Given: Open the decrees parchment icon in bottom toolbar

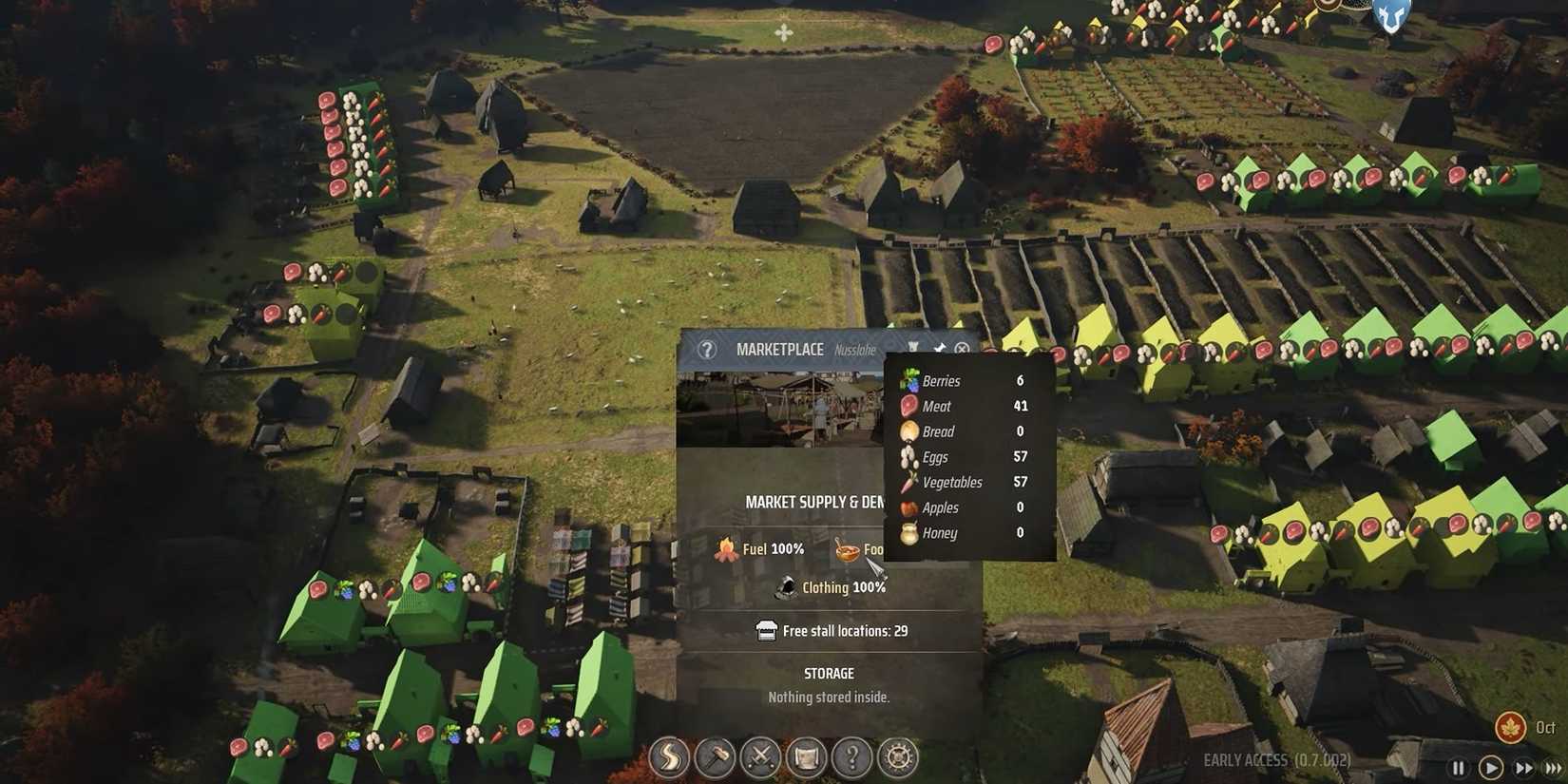Looking at the screenshot, I should click(x=806, y=758).
